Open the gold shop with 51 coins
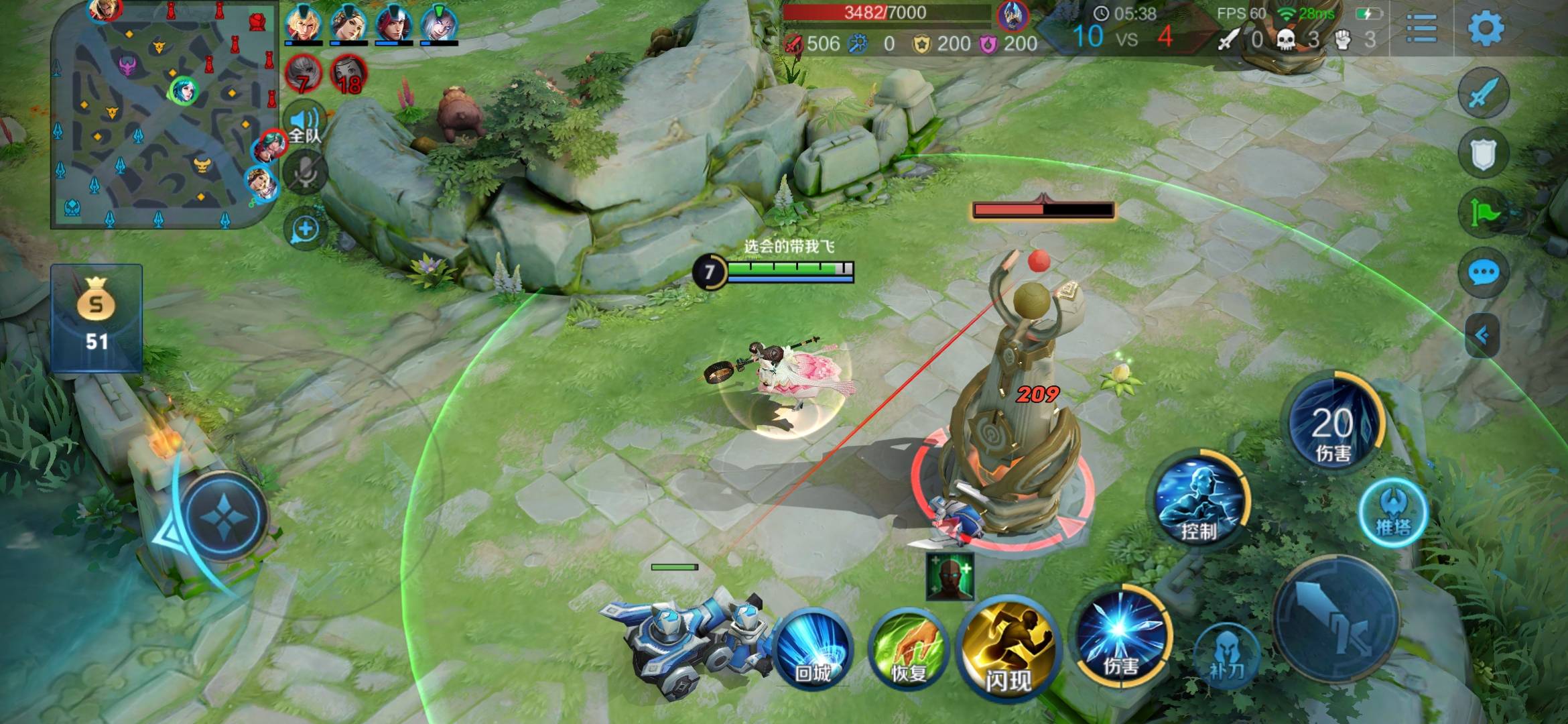This screenshot has height=724, width=1568. 96,318
